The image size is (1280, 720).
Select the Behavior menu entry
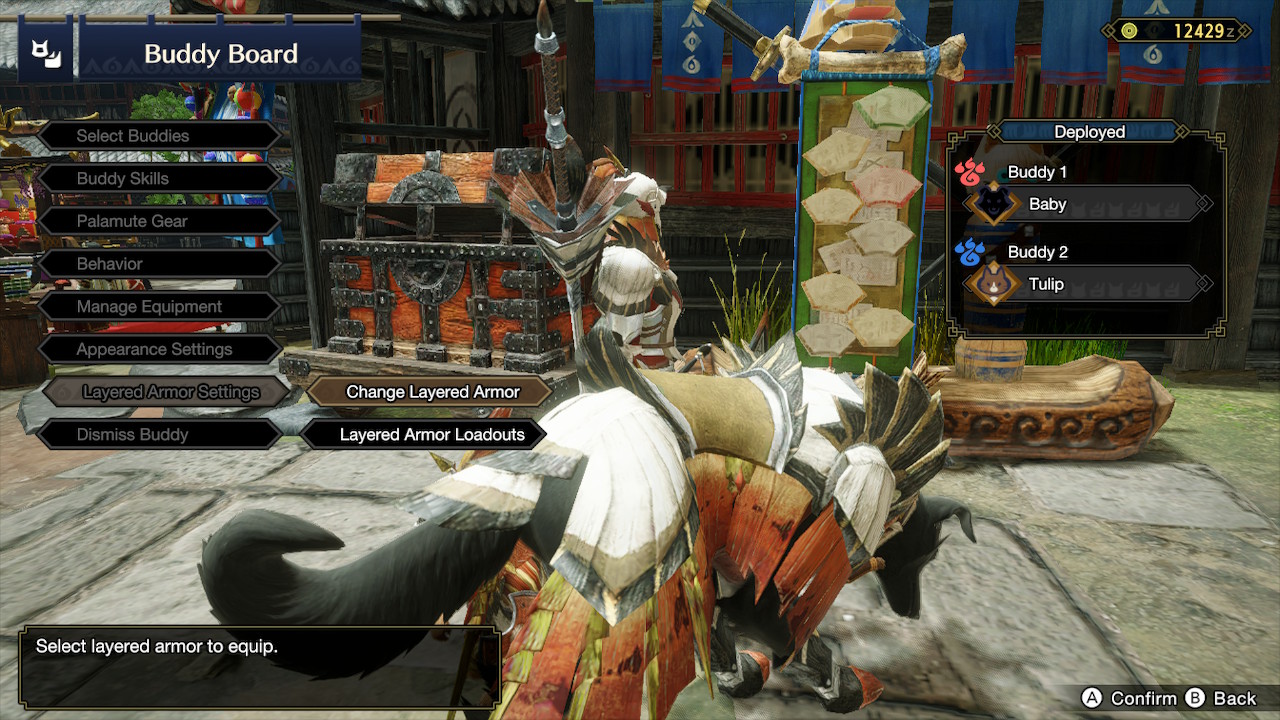pyautogui.click(x=158, y=264)
